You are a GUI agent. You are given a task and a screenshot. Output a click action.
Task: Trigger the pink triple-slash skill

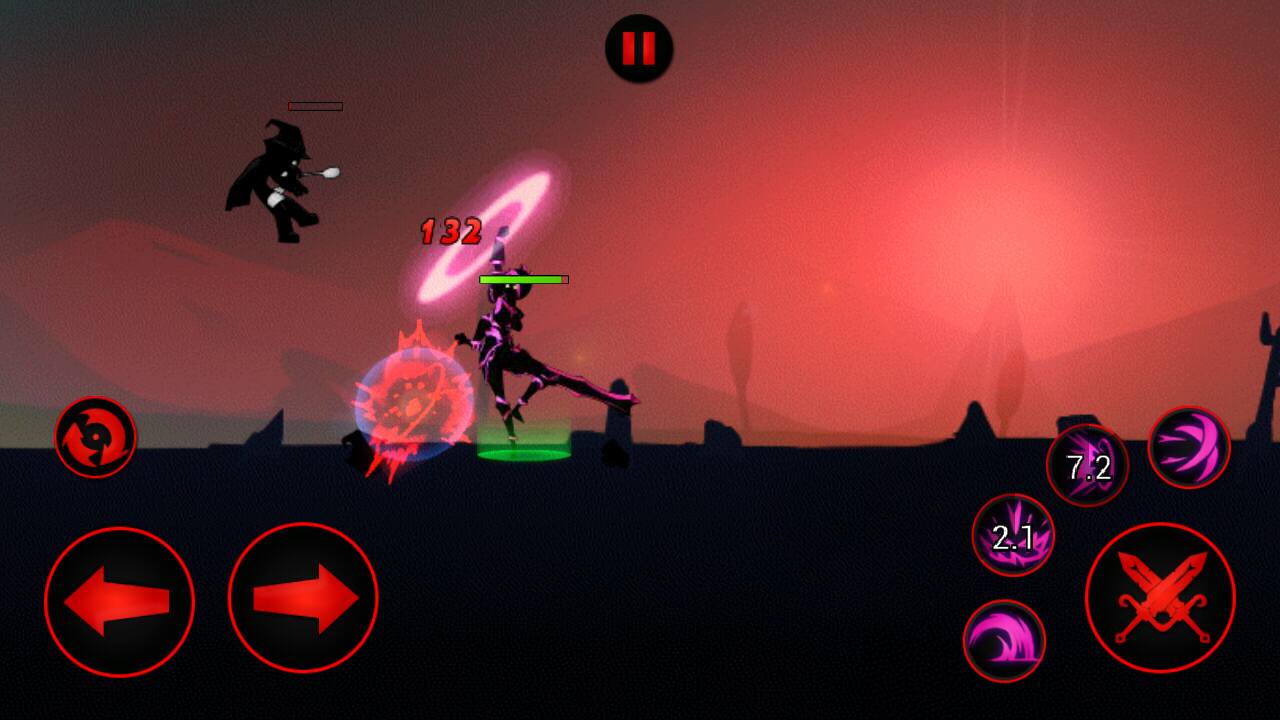point(1189,448)
